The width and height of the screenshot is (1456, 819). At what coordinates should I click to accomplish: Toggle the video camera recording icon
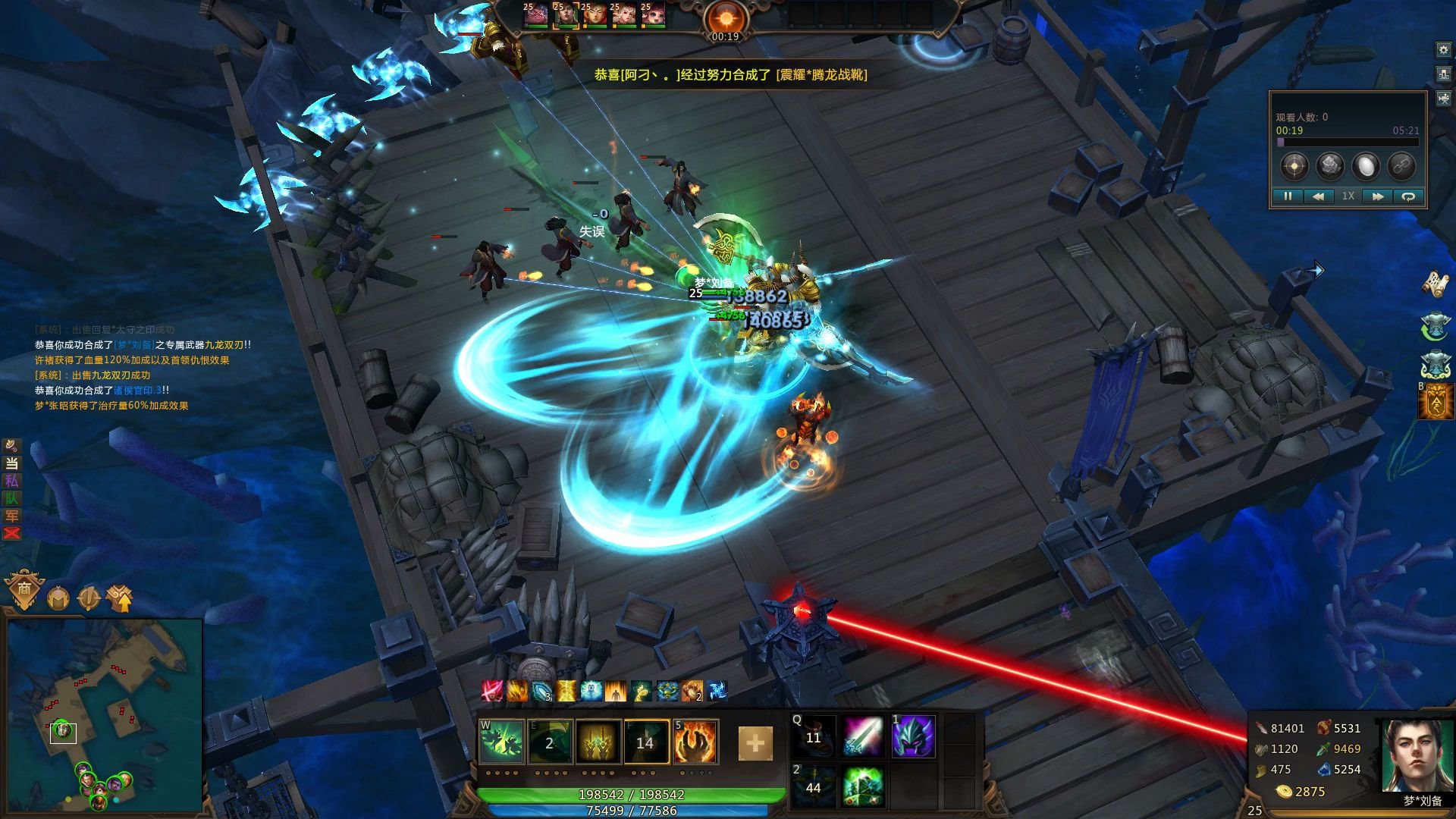pyautogui.click(x=1443, y=99)
